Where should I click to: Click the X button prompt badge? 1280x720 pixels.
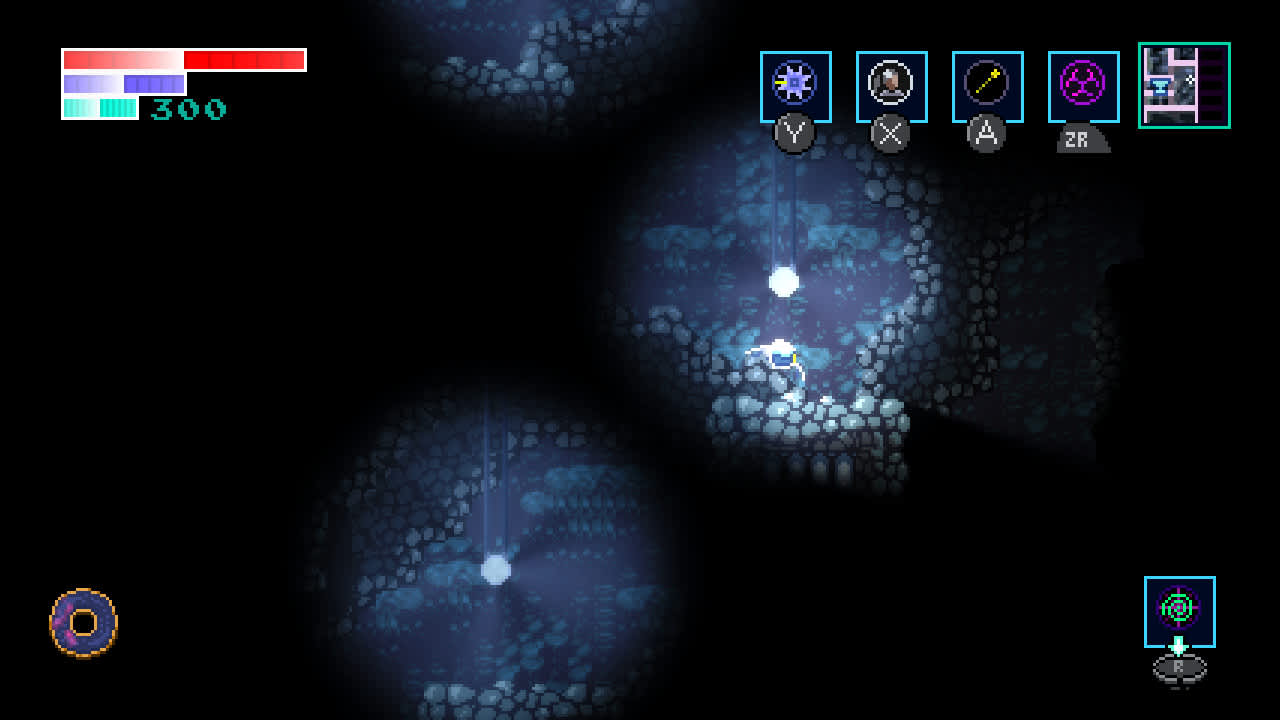[890, 134]
